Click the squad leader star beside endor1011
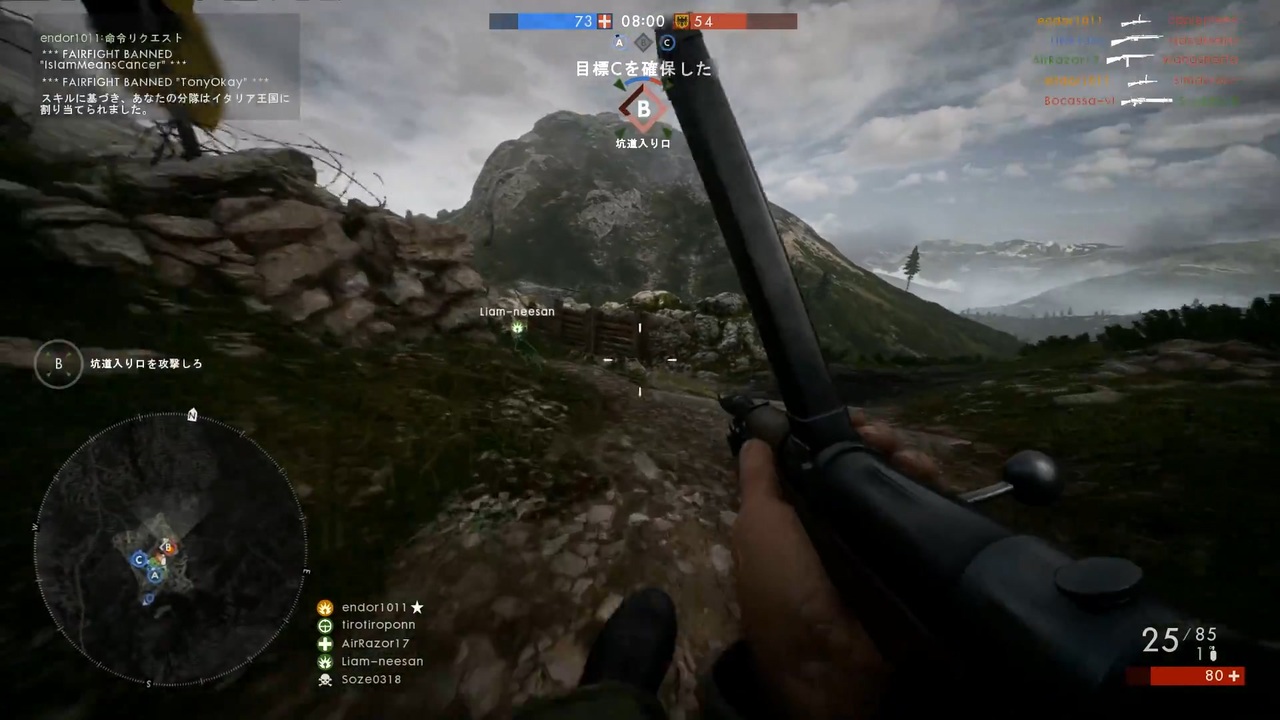 (417, 607)
